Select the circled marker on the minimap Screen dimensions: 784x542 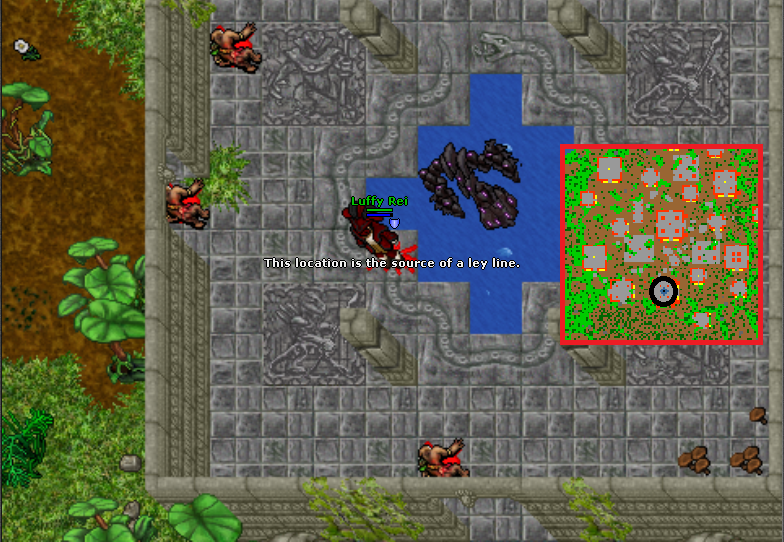[663, 291]
